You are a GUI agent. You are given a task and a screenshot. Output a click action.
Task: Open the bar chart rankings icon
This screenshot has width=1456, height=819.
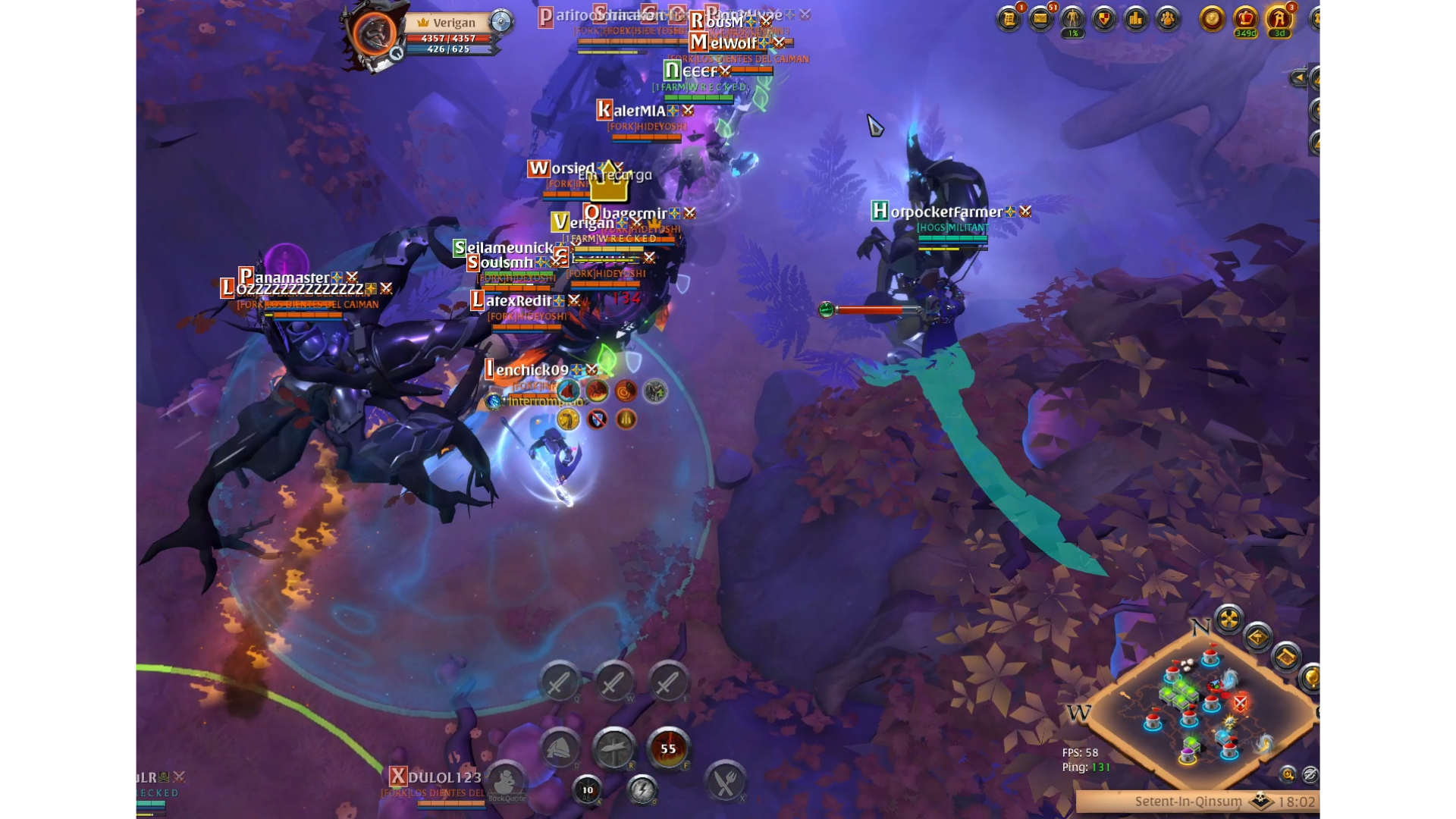coord(1136,19)
